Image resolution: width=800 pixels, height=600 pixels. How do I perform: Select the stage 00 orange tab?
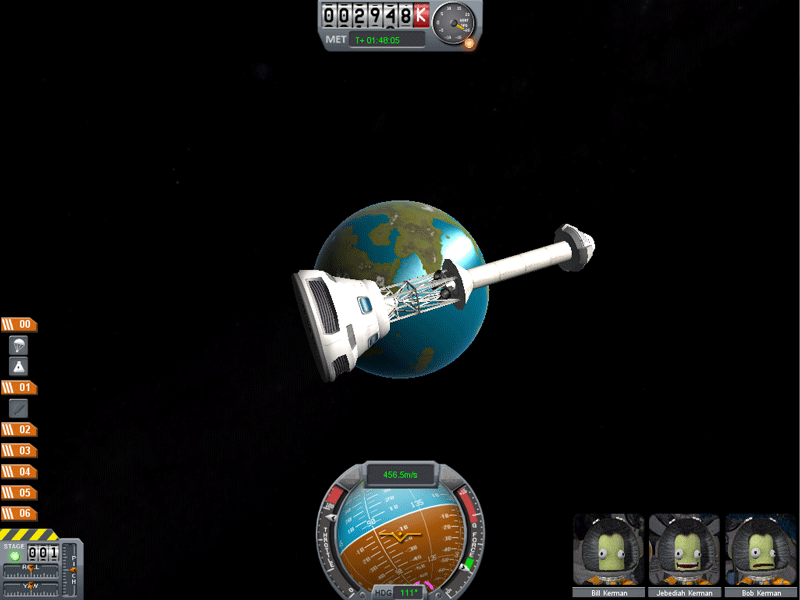pyautogui.click(x=19, y=324)
